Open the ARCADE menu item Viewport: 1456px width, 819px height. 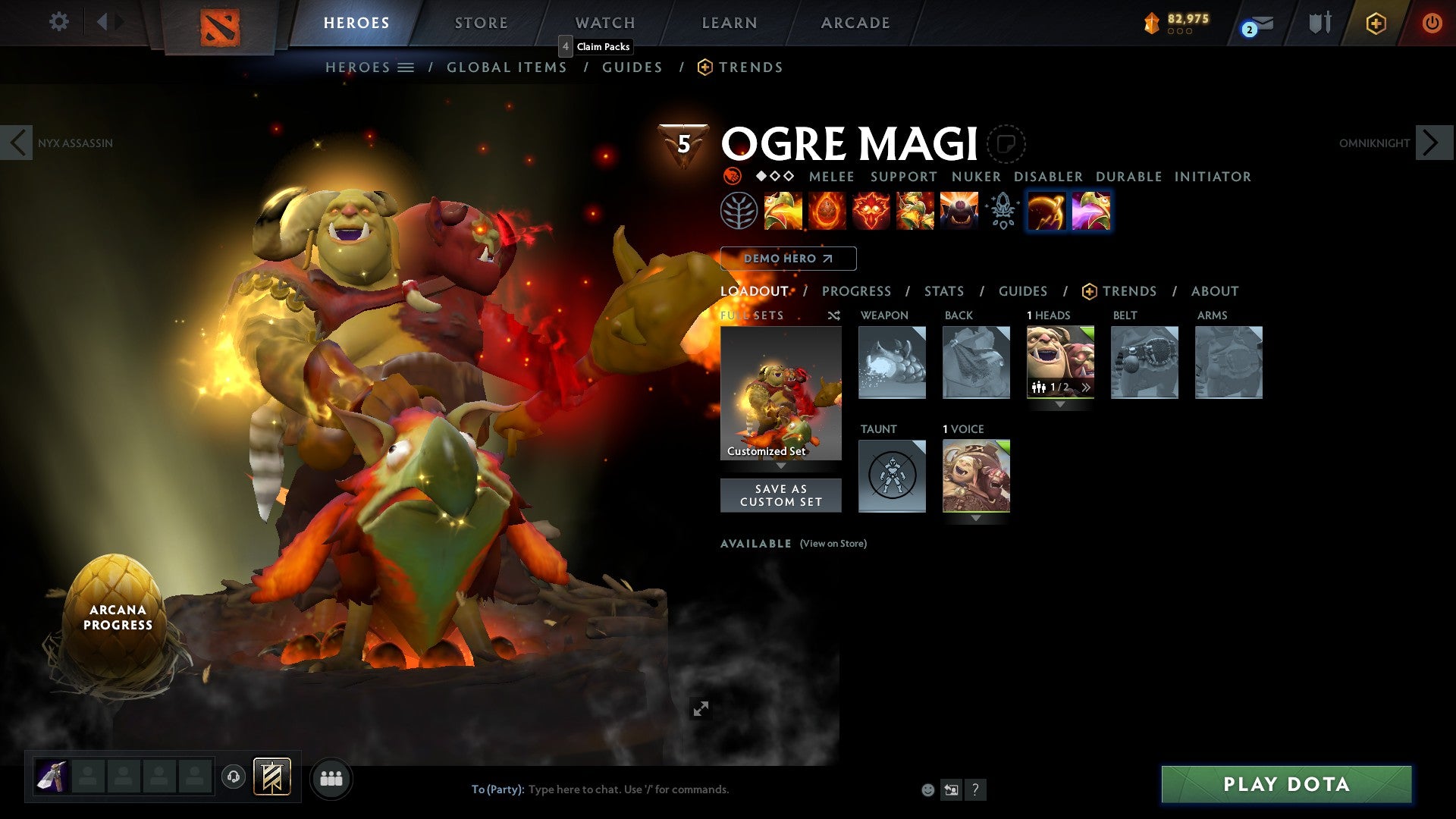point(855,22)
